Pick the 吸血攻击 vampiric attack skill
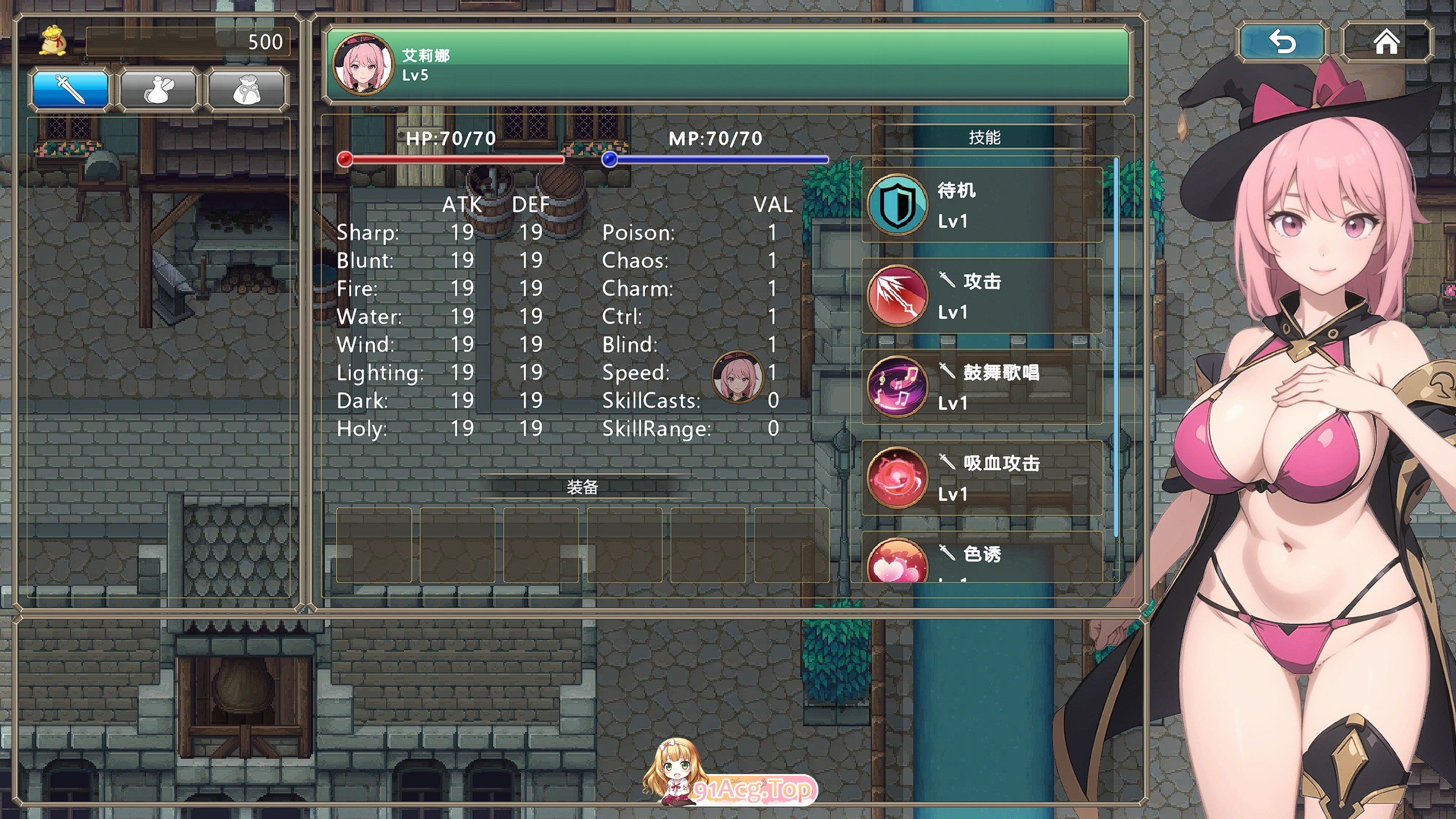 click(x=982, y=478)
